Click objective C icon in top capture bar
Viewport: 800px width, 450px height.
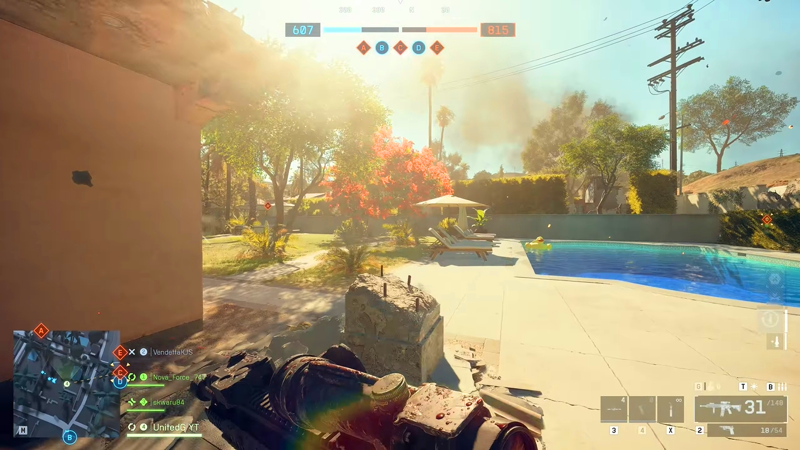[x=400, y=47]
